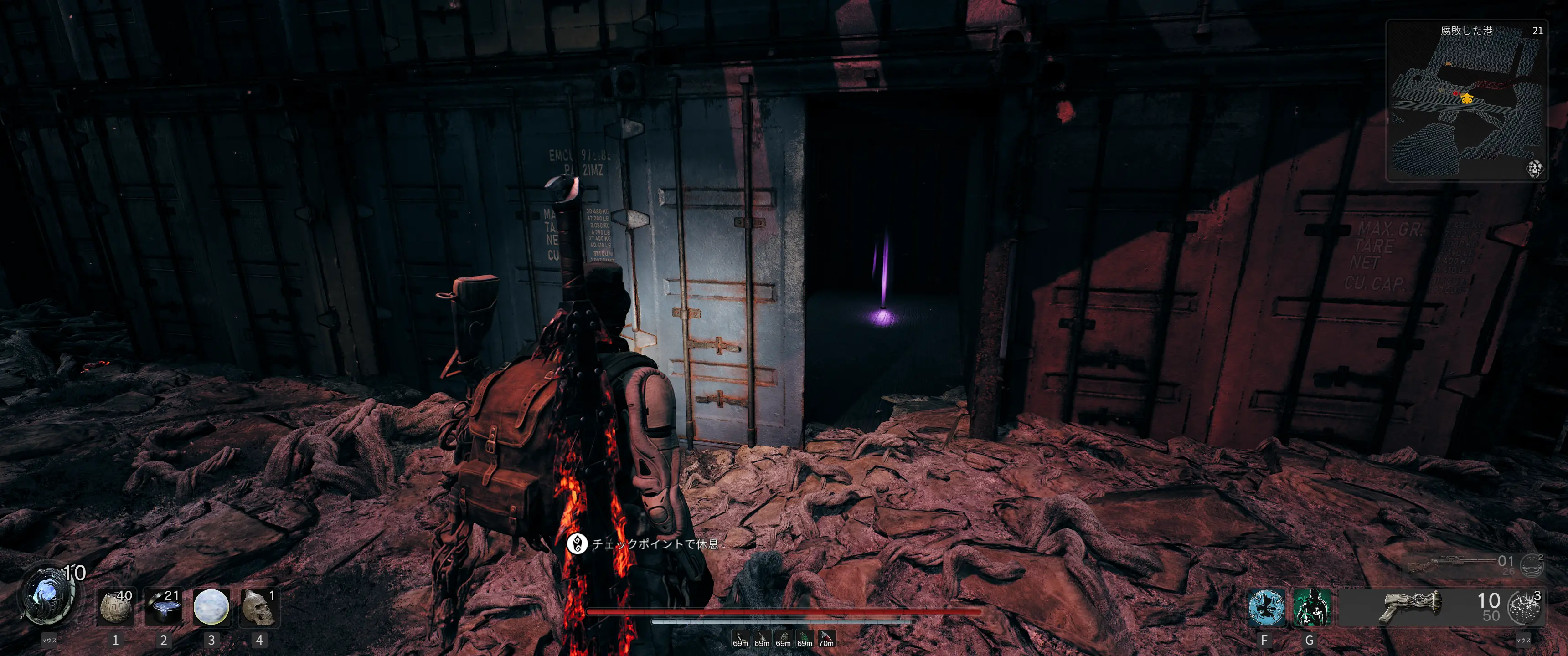Open the minimap of 腐敗した港
This screenshot has height=656, width=1568.
[1466, 101]
